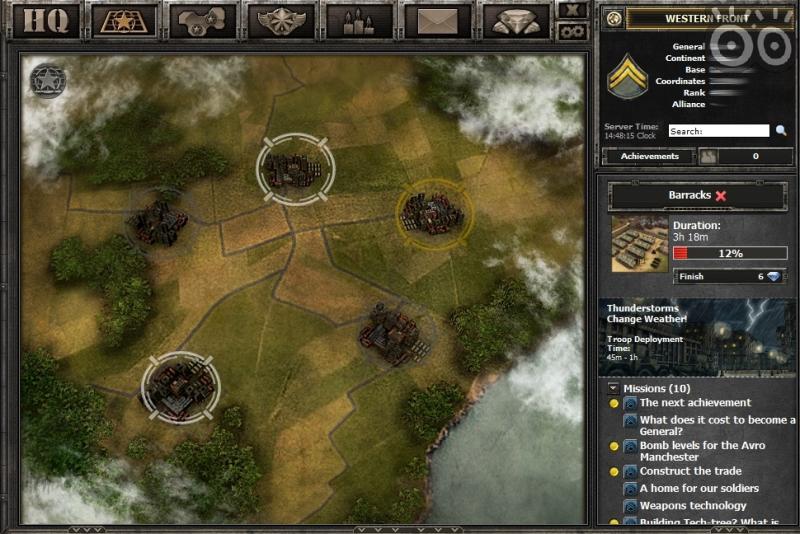The image size is (800, 534).
Task: Click the Search input field
Action: click(718, 131)
